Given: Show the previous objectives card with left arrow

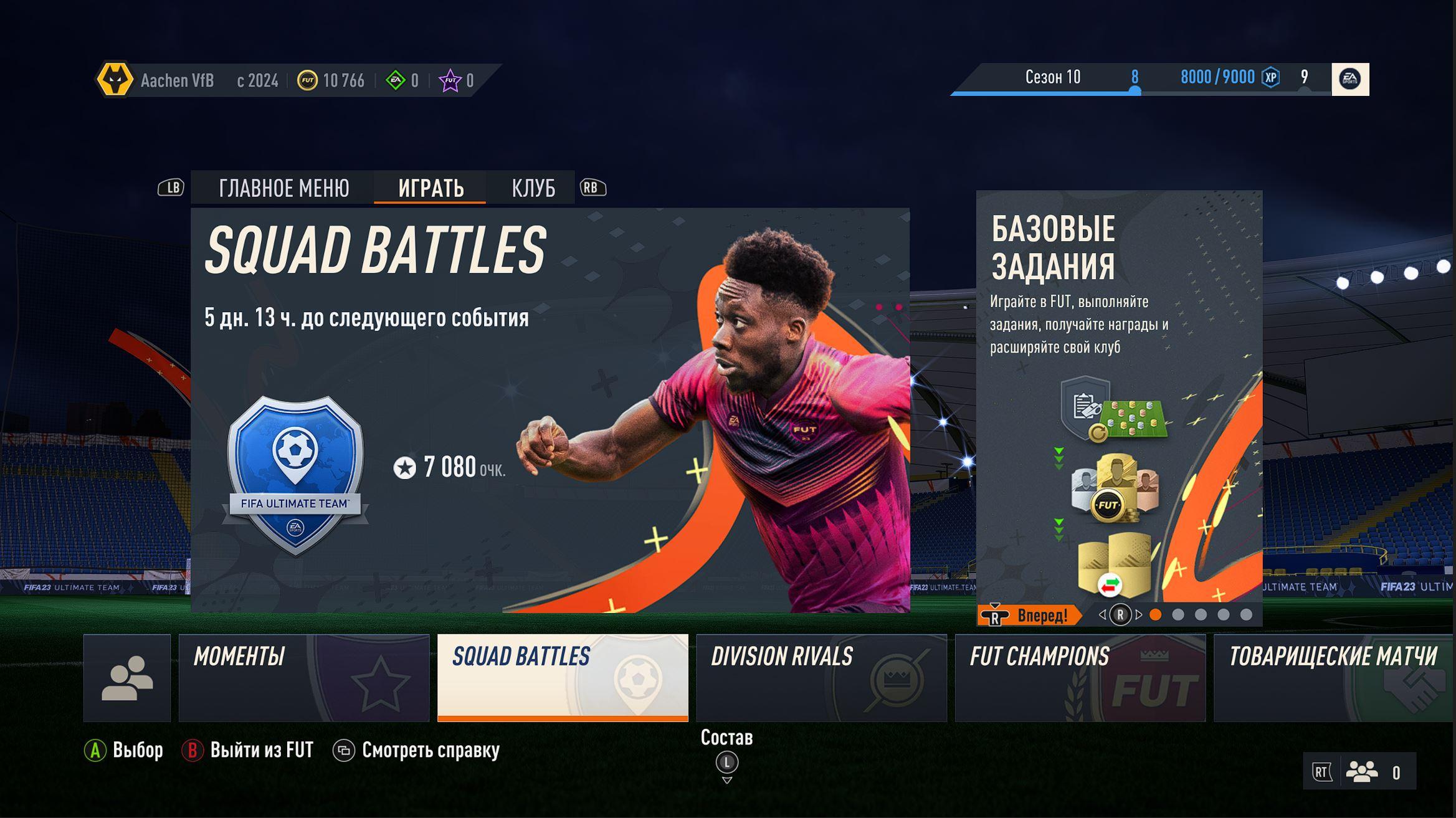Looking at the screenshot, I should click(x=1102, y=615).
